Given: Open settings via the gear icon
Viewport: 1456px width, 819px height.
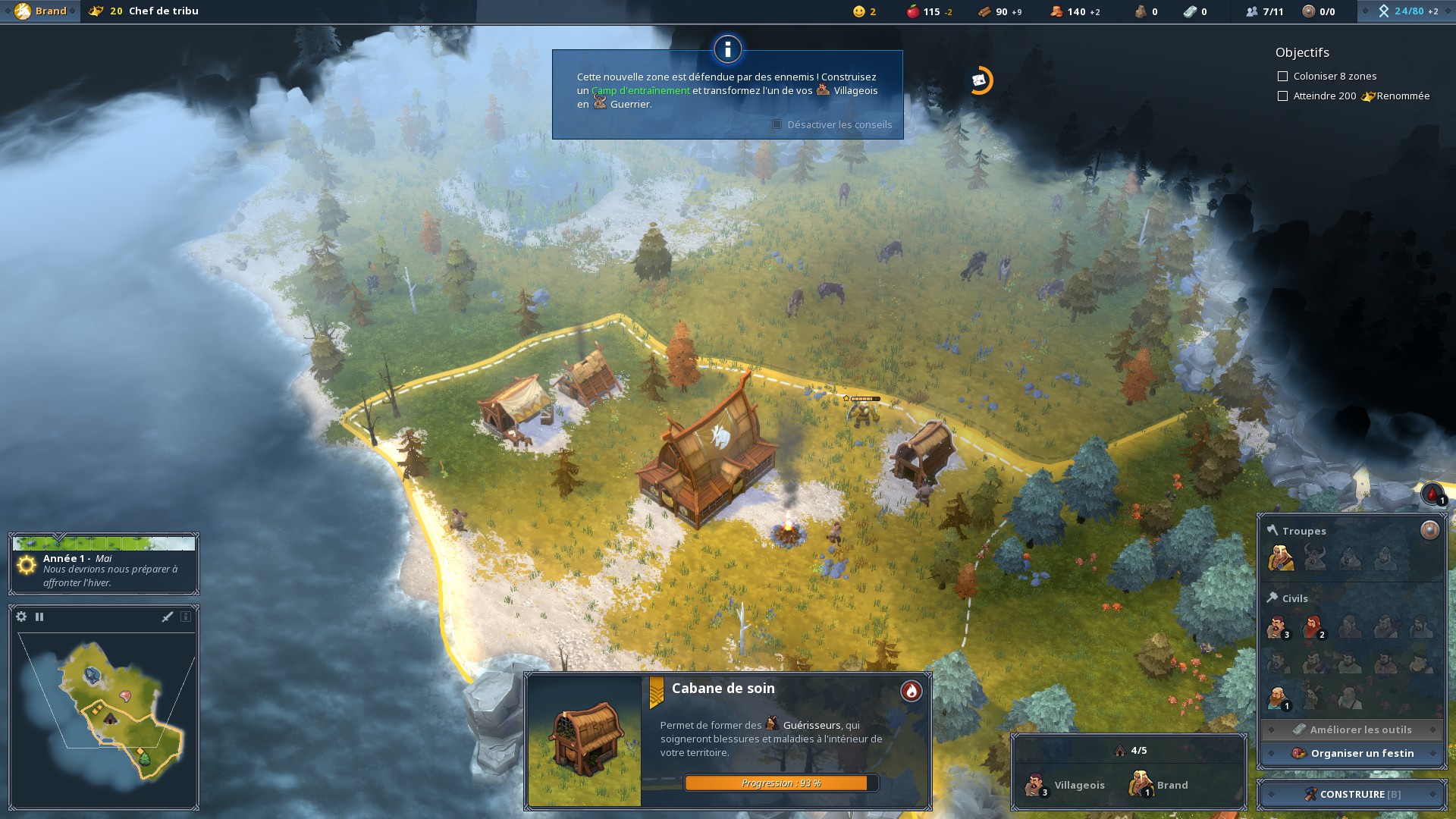Looking at the screenshot, I should coord(21,617).
